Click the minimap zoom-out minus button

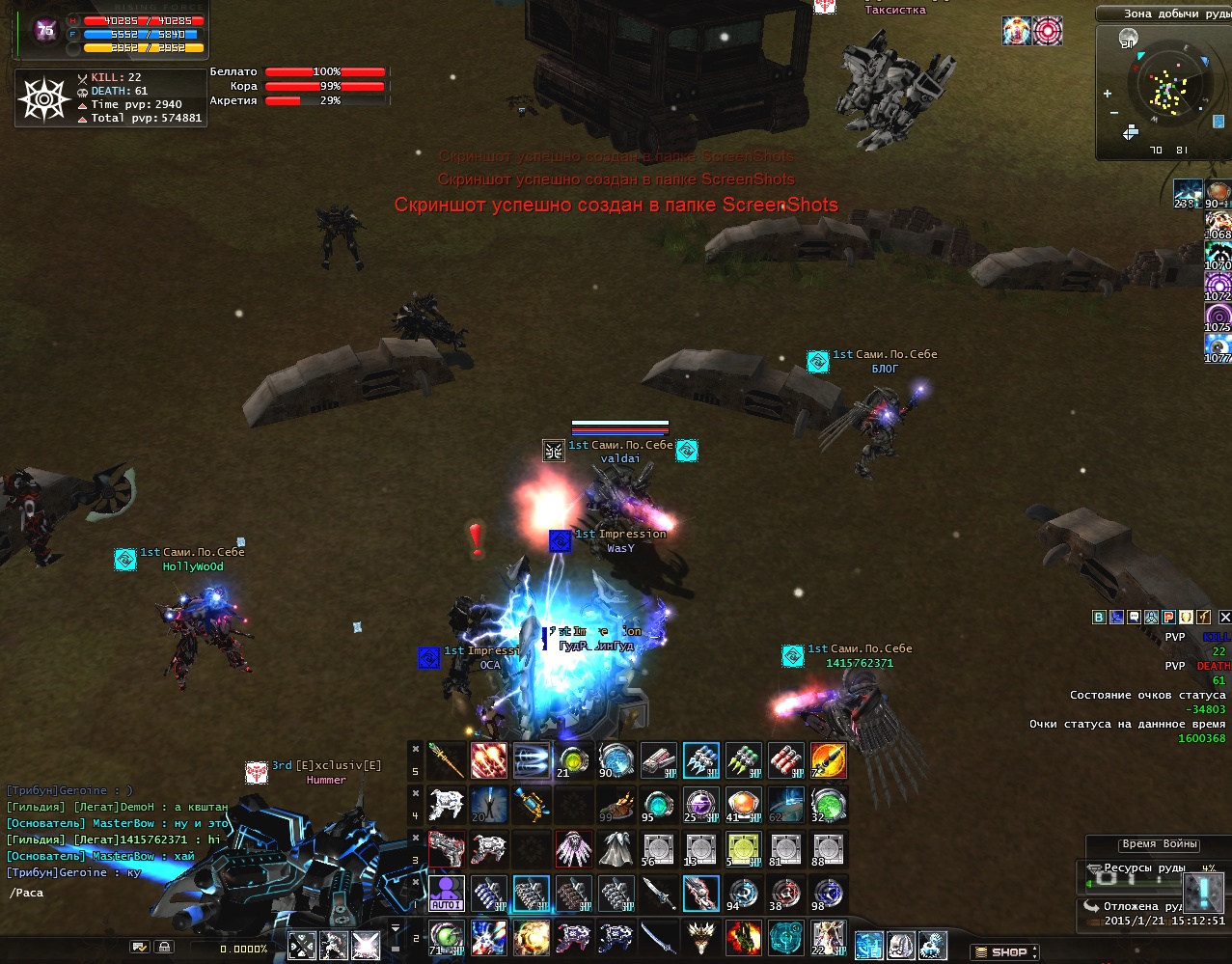1112,113
